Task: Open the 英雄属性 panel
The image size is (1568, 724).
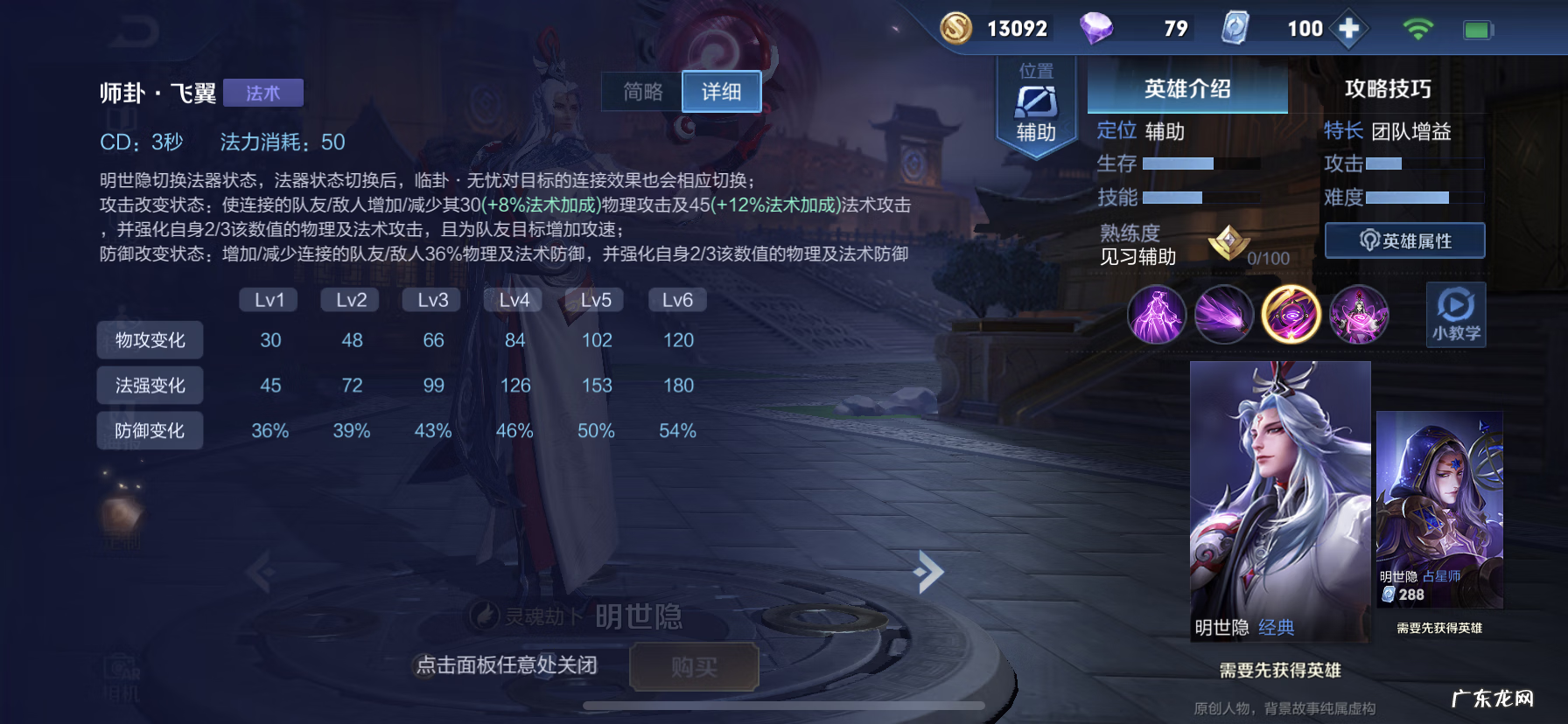Action: tap(1404, 240)
